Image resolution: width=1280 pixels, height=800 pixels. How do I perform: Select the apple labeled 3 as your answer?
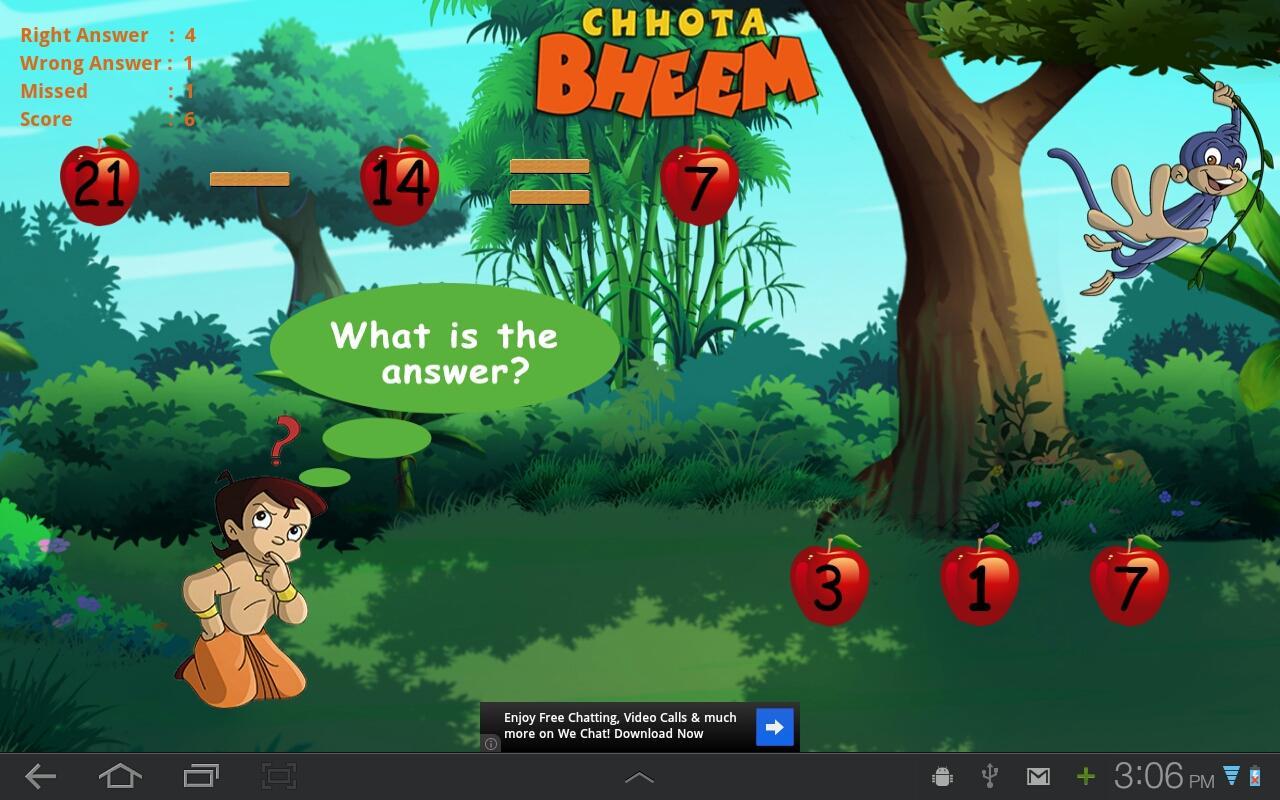830,585
